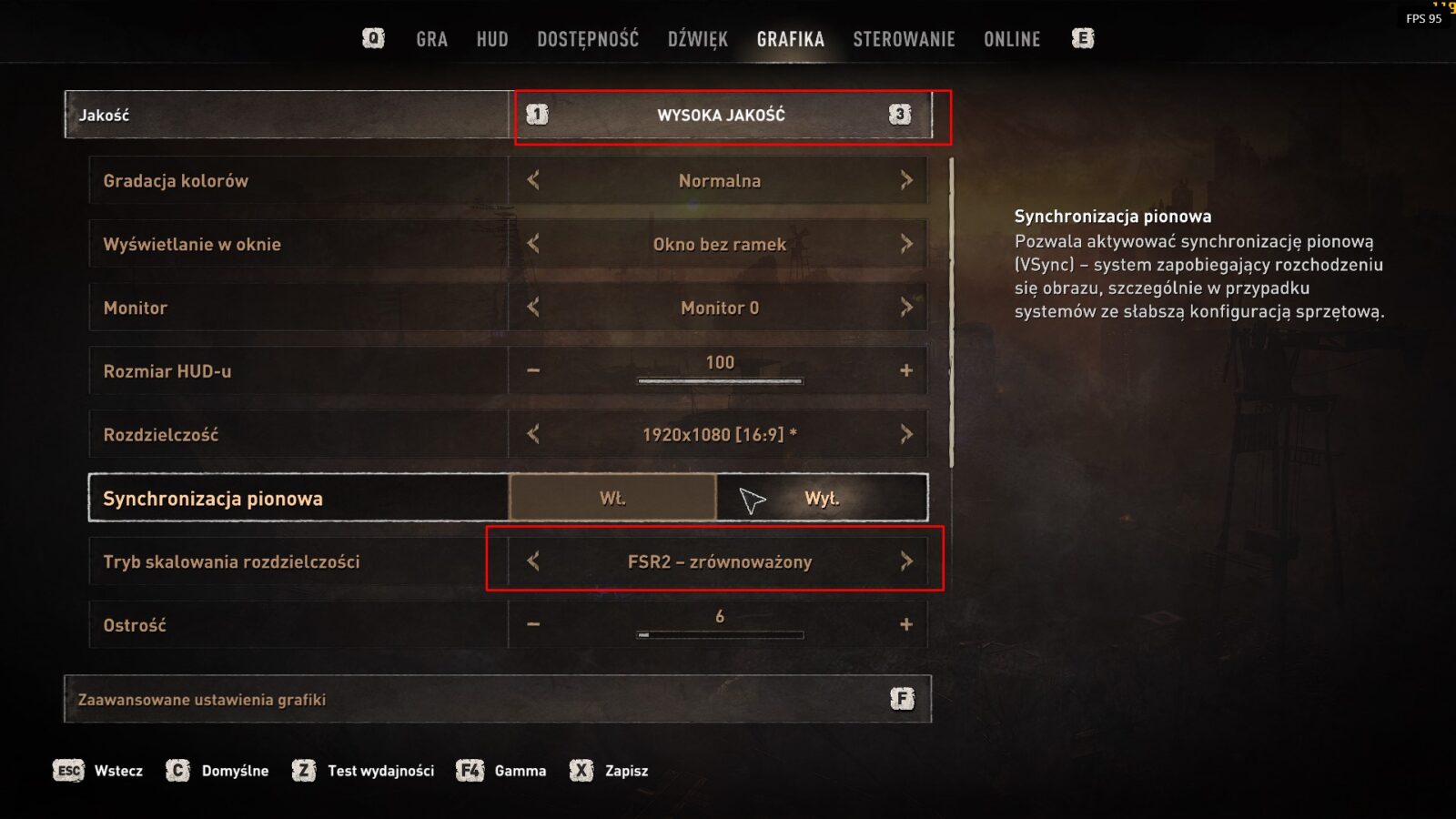1456x819 pixels.
Task: Switch to DŹWIĘK settings
Action: tap(698, 39)
